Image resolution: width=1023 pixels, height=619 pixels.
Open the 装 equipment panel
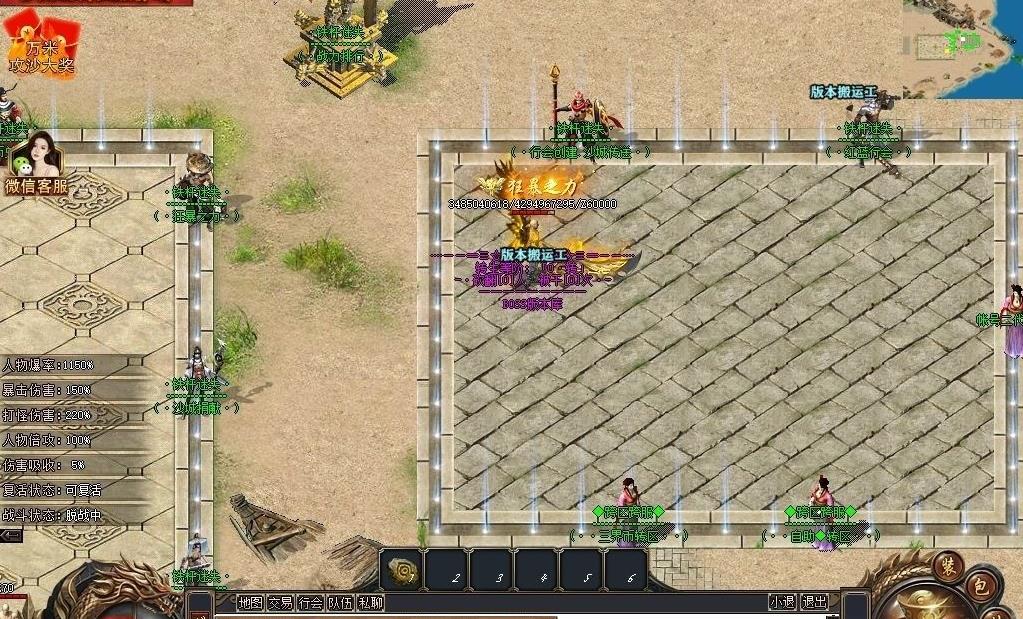[948, 566]
